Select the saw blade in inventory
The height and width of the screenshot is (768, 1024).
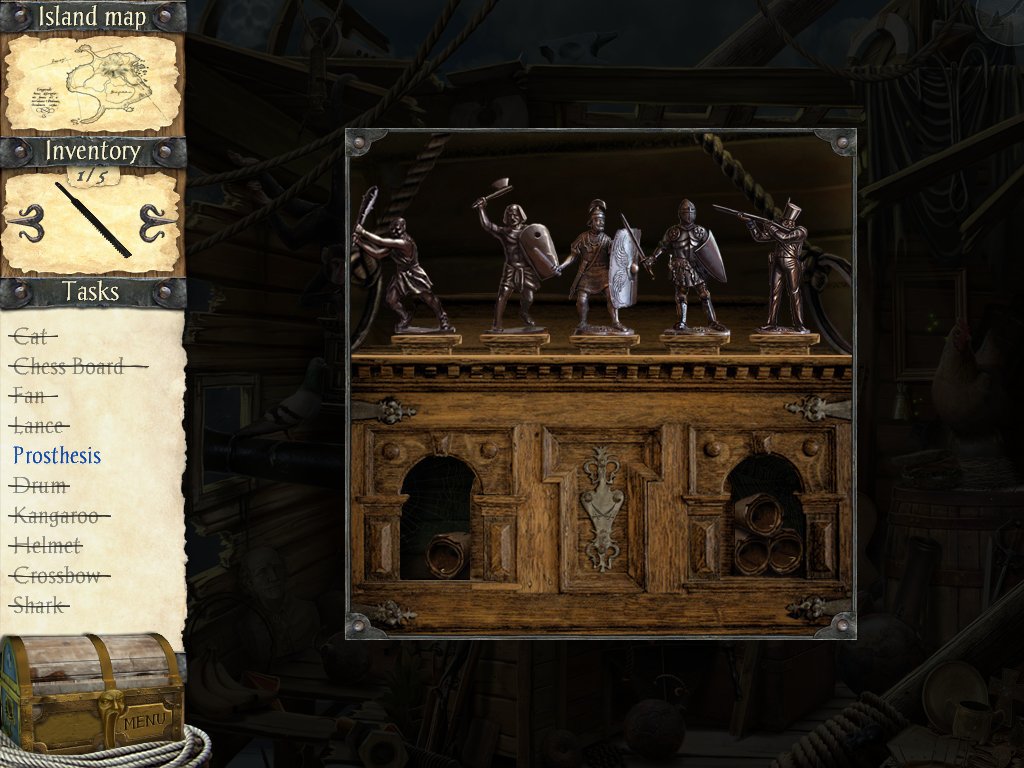click(93, 220)
